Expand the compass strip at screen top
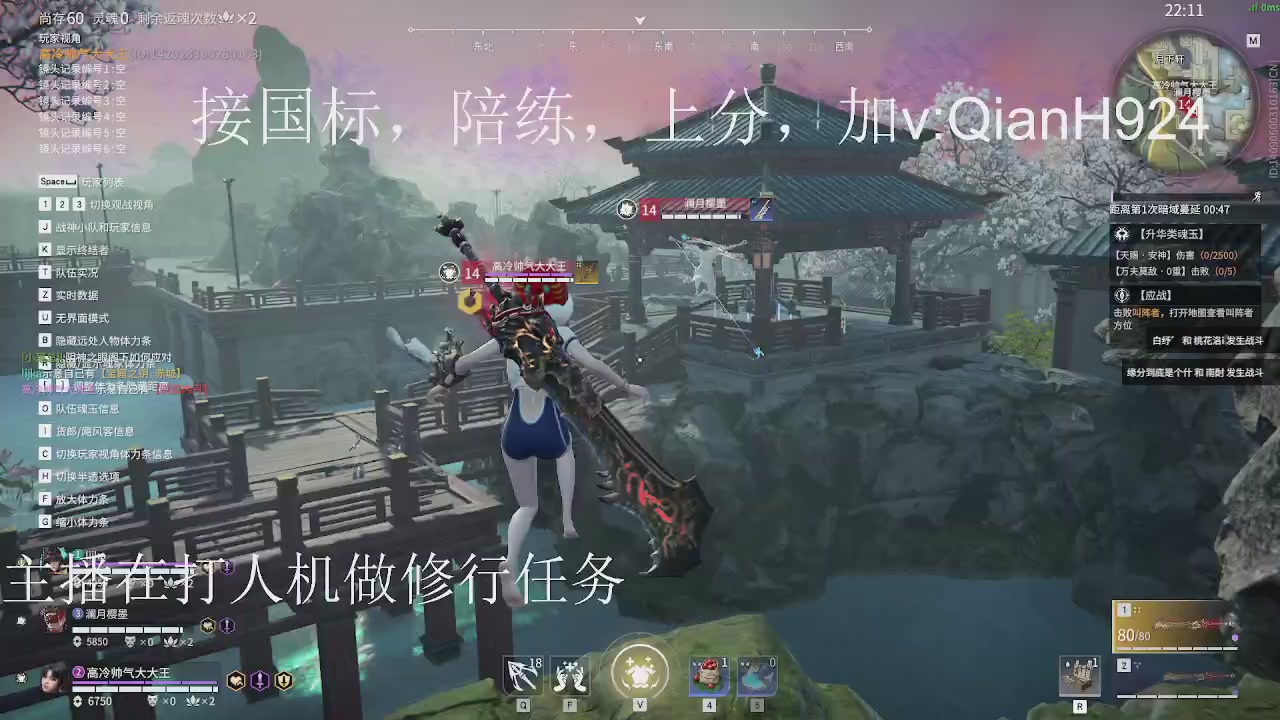The image size is (1280, 720). [639, 20]
